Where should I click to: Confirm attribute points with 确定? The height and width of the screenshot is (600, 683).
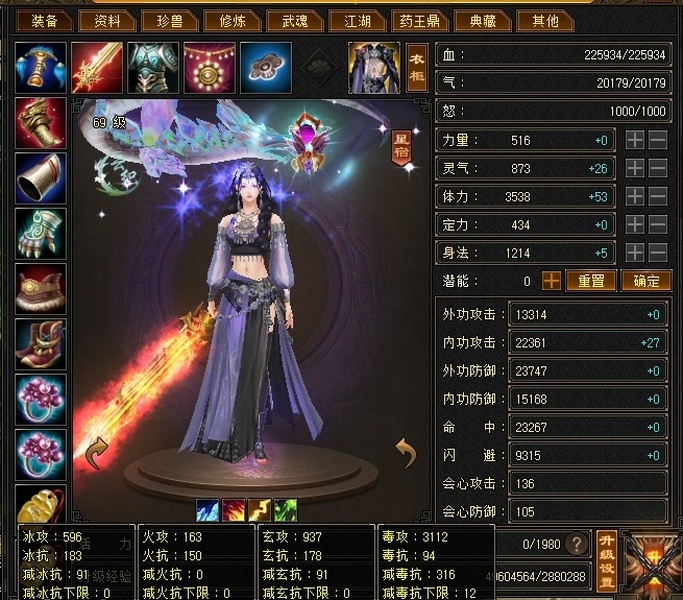click(645, 281)
